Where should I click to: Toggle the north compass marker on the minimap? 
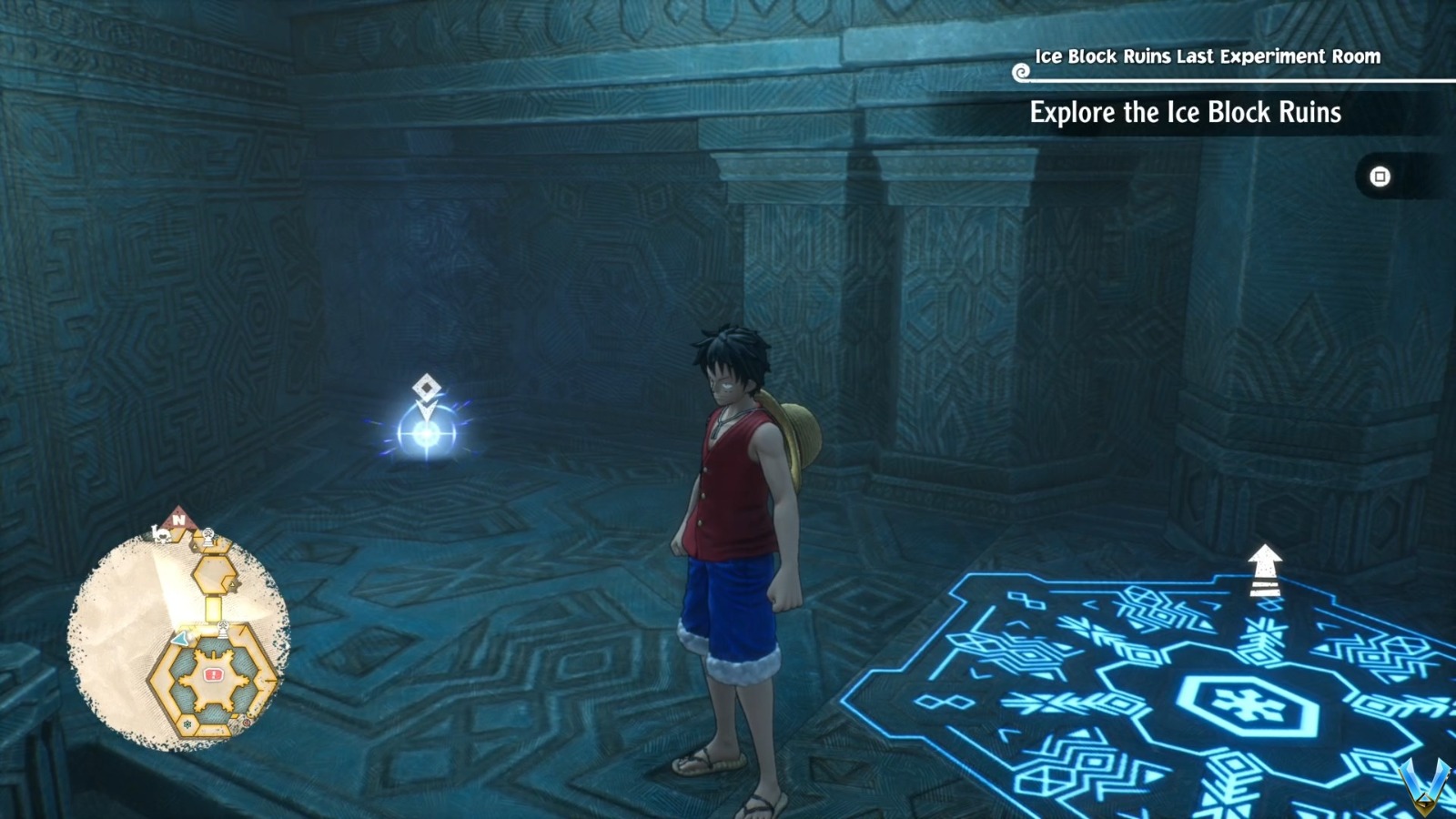click(x=177, y=521)
